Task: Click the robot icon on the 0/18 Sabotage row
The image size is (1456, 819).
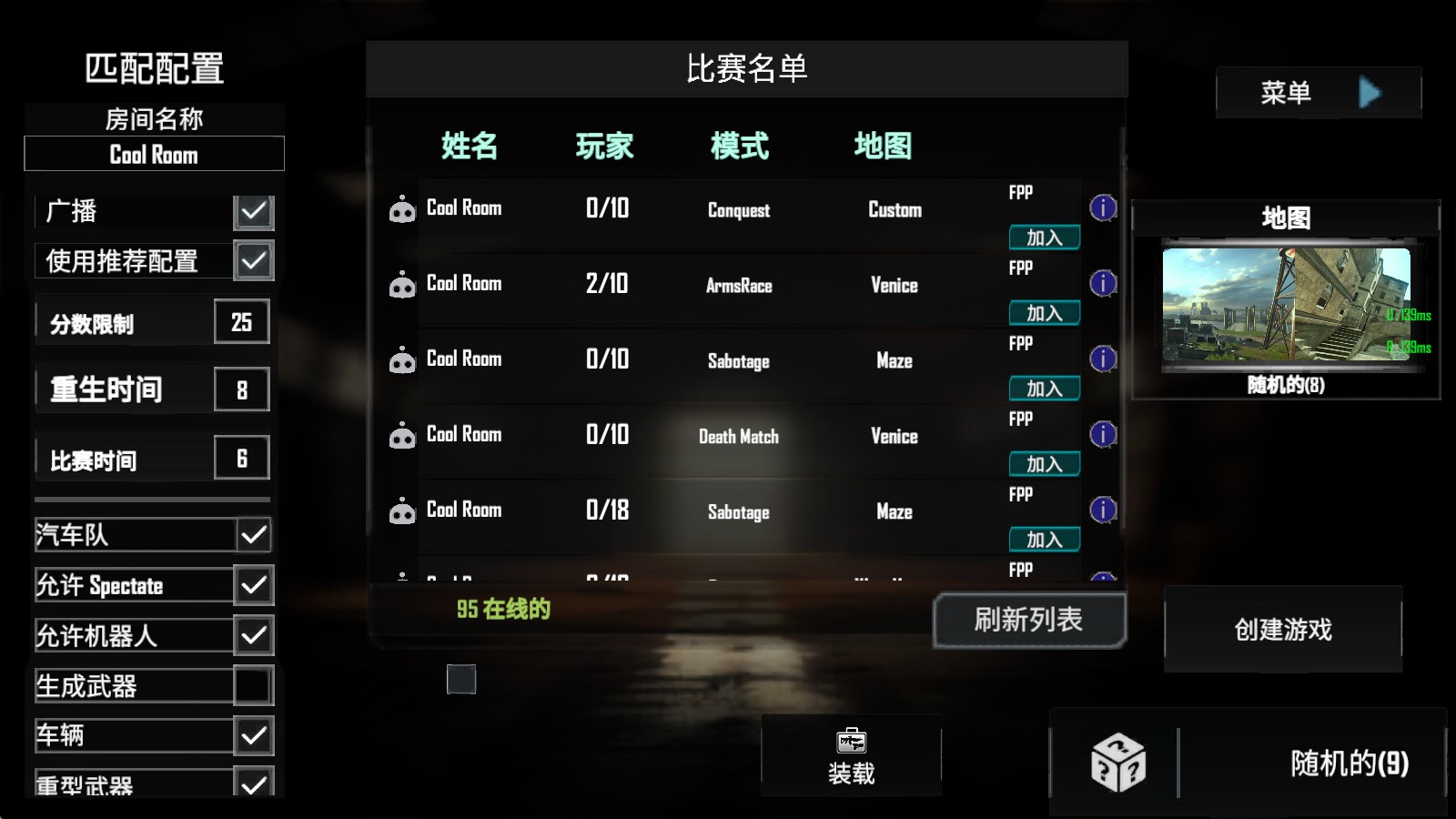Action: 400,511
